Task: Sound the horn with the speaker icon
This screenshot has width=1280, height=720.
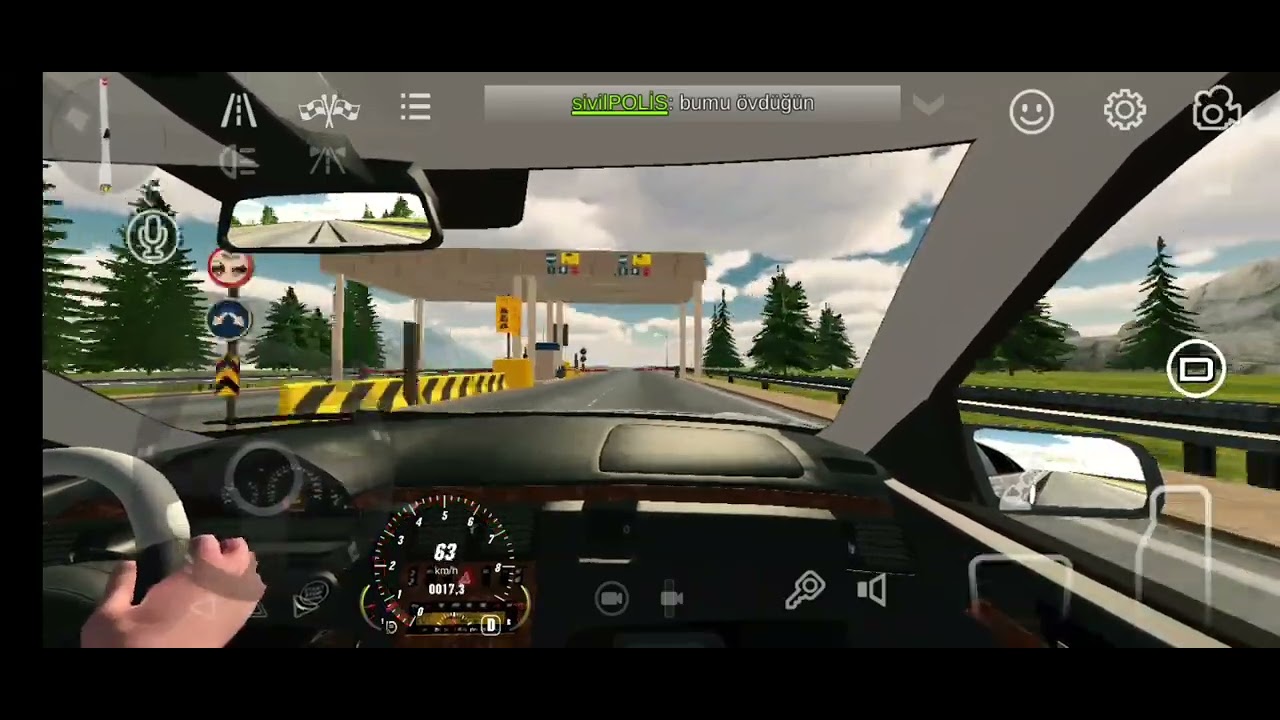Action: click(x=872, y=590)
